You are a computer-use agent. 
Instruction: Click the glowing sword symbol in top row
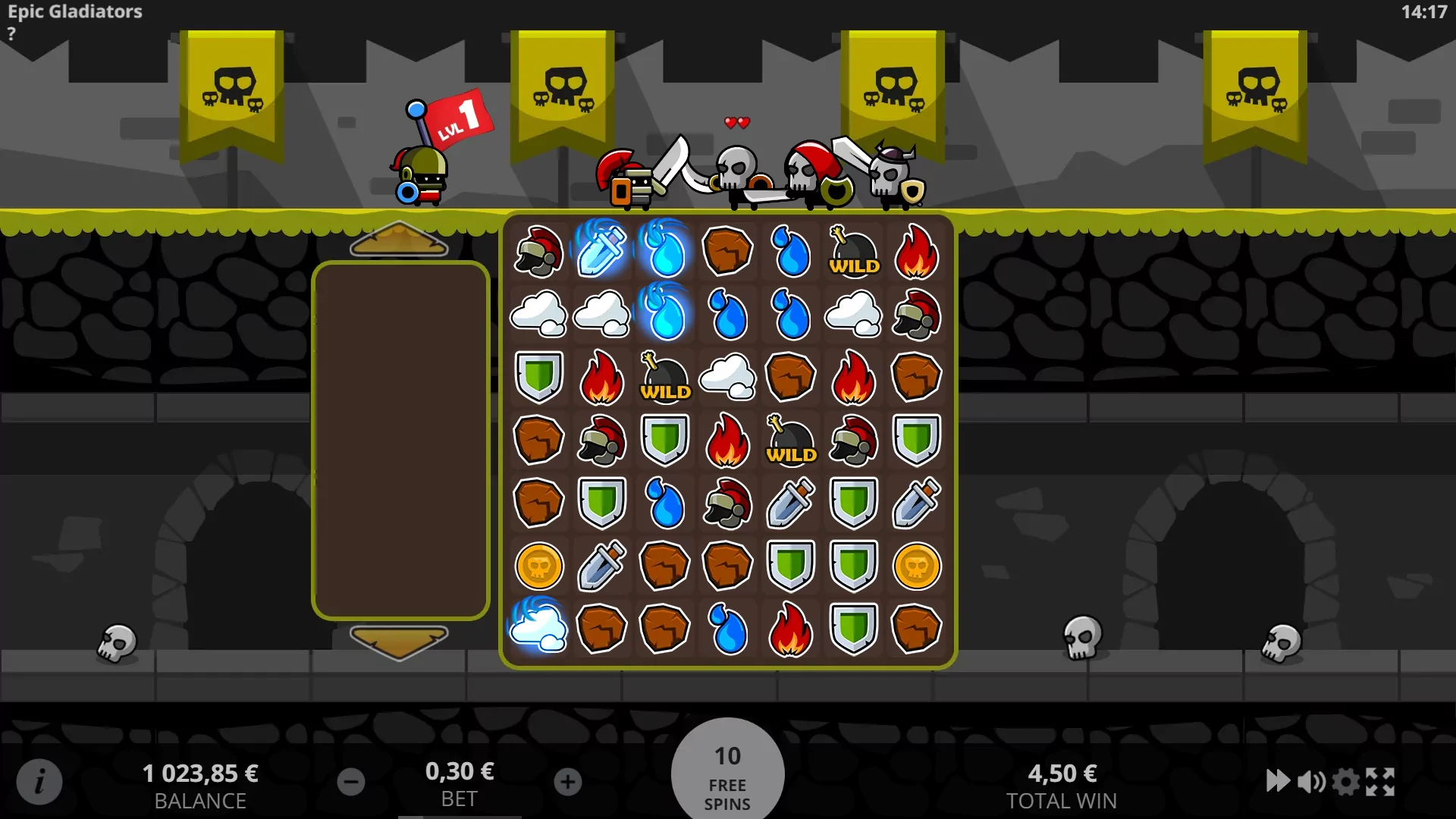point(601,252)
